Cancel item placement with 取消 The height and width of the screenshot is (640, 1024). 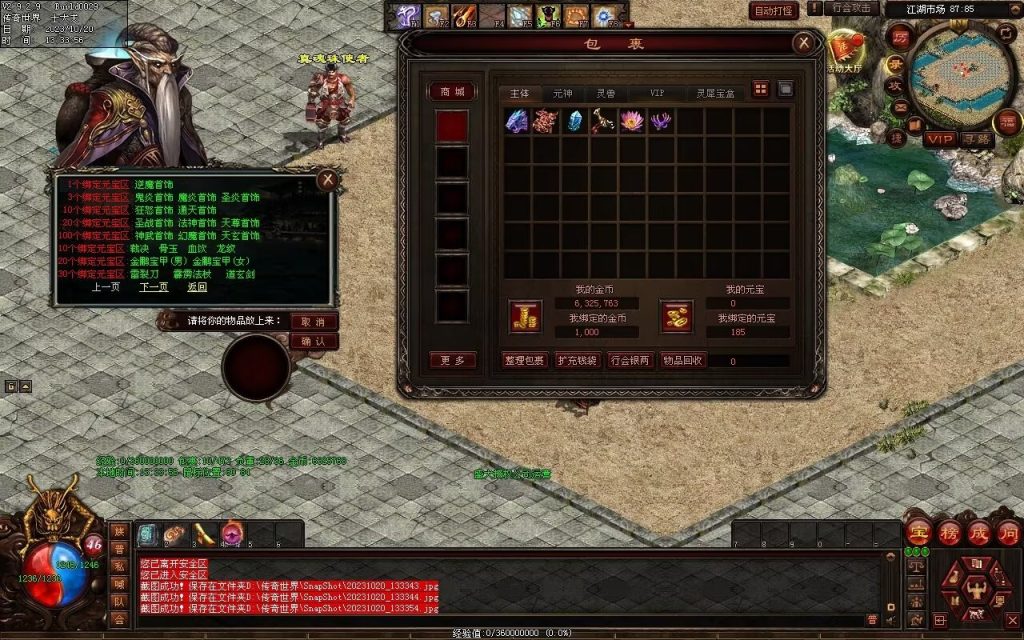(x=313, y=322)
